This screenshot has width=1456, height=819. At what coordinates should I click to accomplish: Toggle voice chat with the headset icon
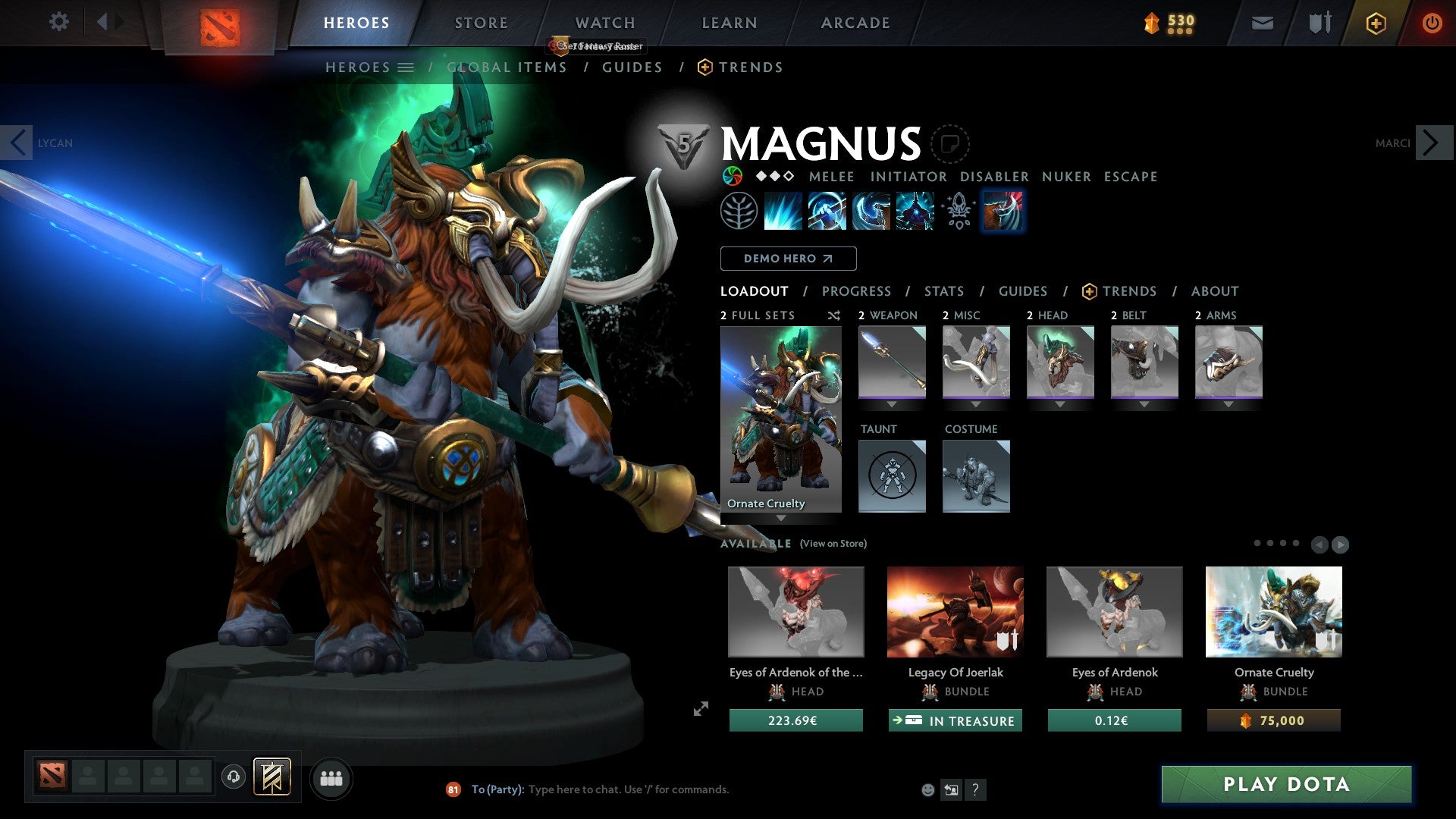click(x=234, y=778)
